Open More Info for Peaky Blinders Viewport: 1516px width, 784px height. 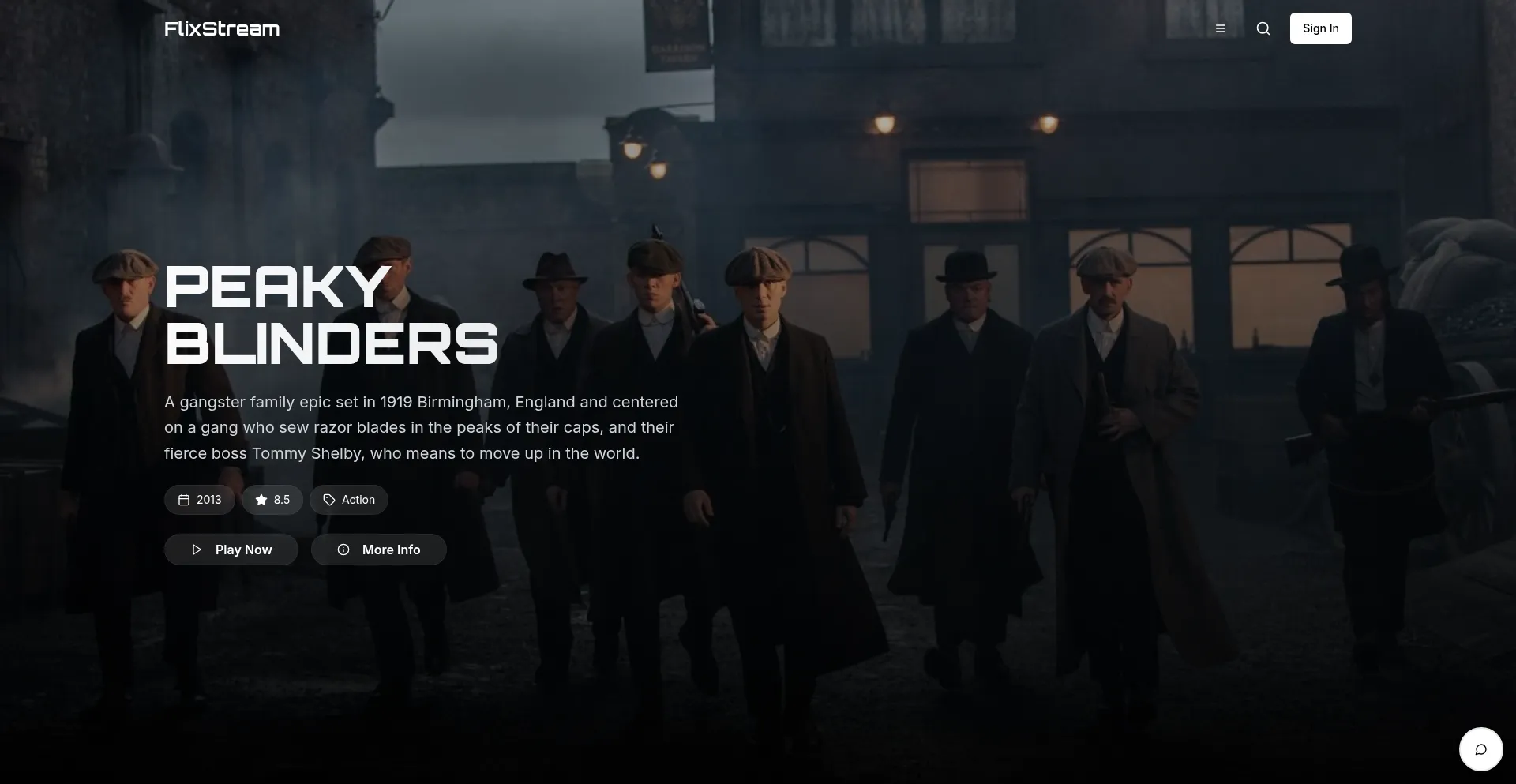coord(378,550)
